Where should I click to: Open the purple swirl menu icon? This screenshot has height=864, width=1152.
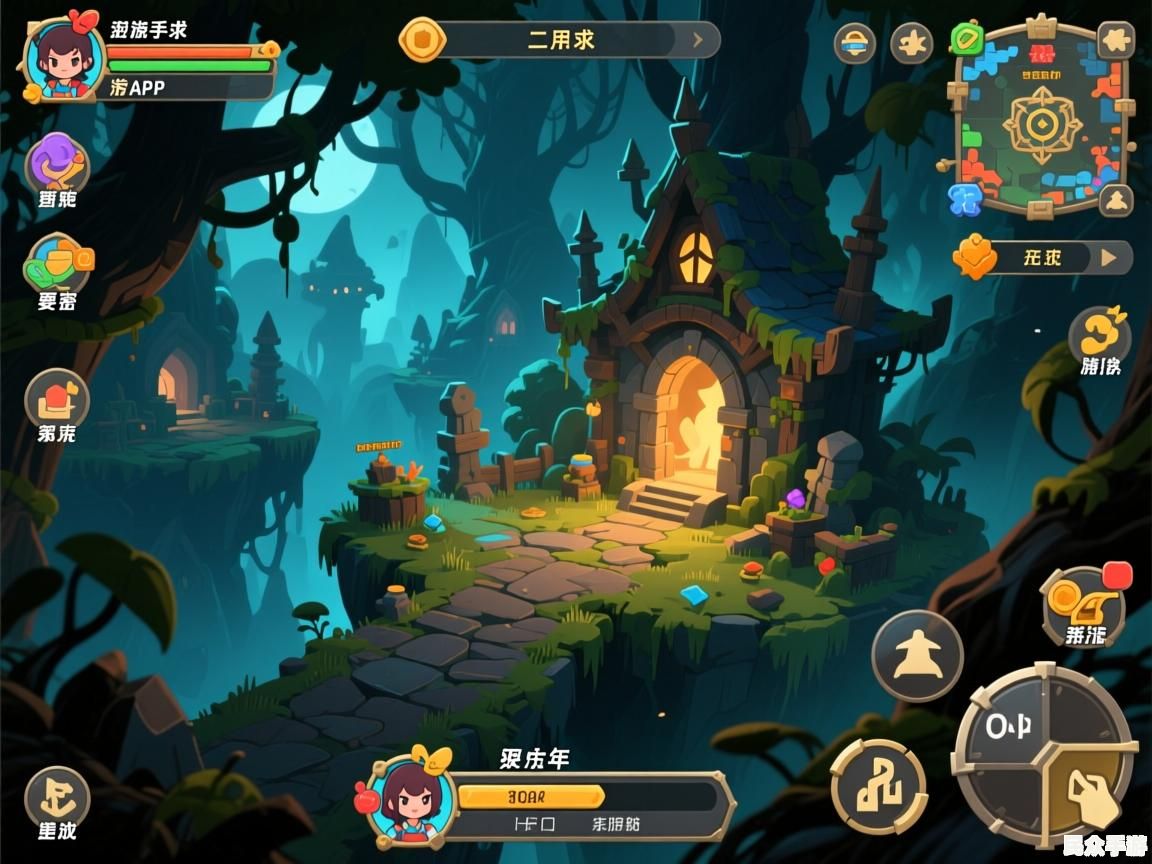57,162
